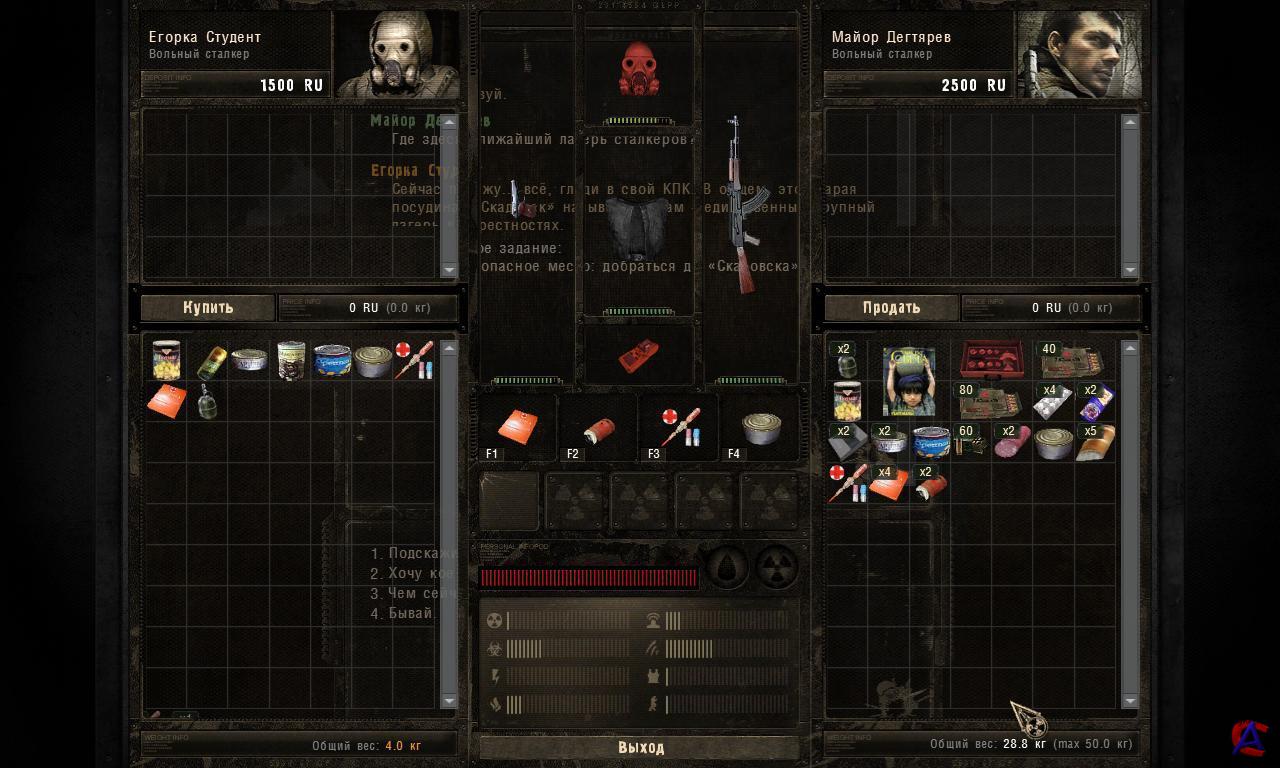Select the magazine with child cover

908,381
